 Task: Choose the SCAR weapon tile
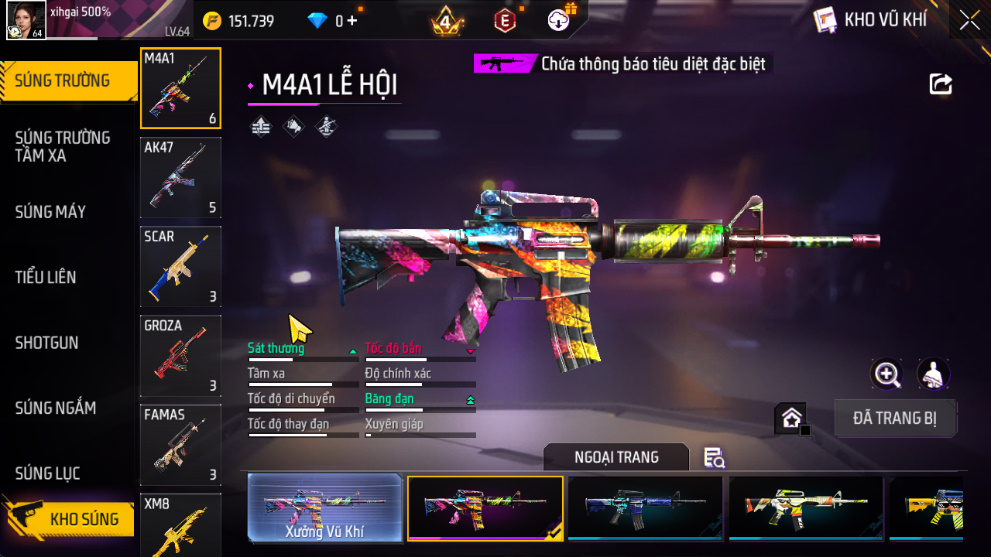(180, 266)
